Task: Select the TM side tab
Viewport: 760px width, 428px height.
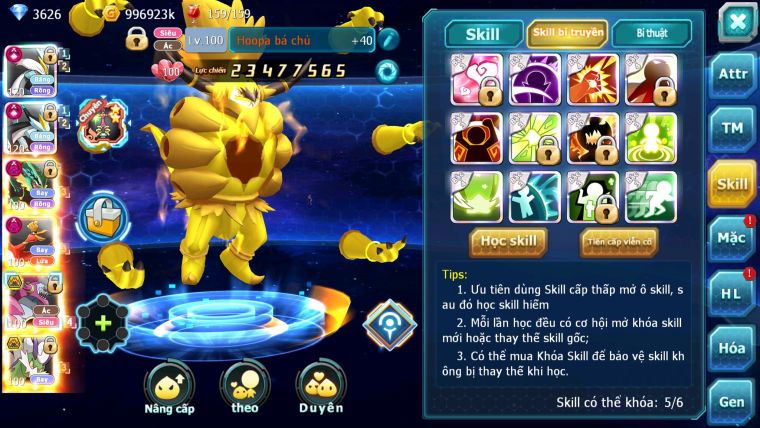Action: coord(732,128)
